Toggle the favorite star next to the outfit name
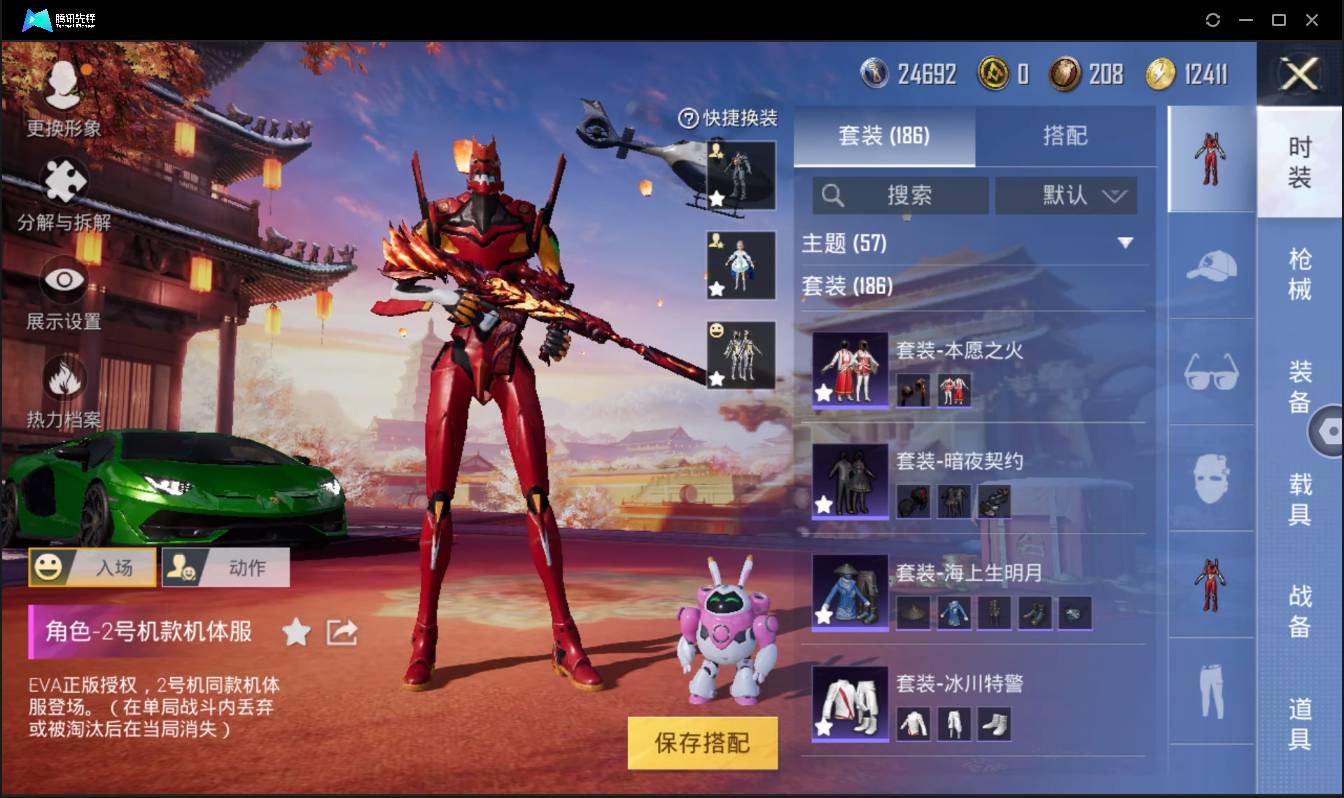The height and width of the screenshot is (798, 1344). tap(296, 632)
